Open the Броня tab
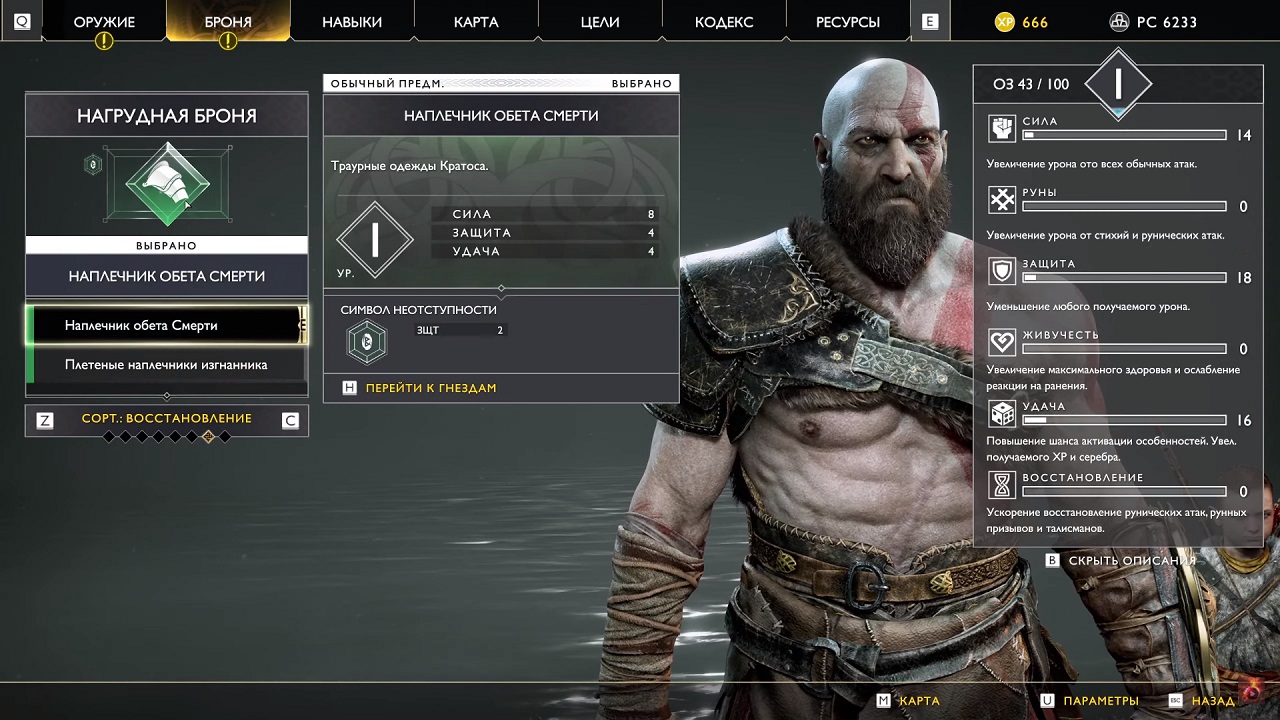 coord(228,22)
